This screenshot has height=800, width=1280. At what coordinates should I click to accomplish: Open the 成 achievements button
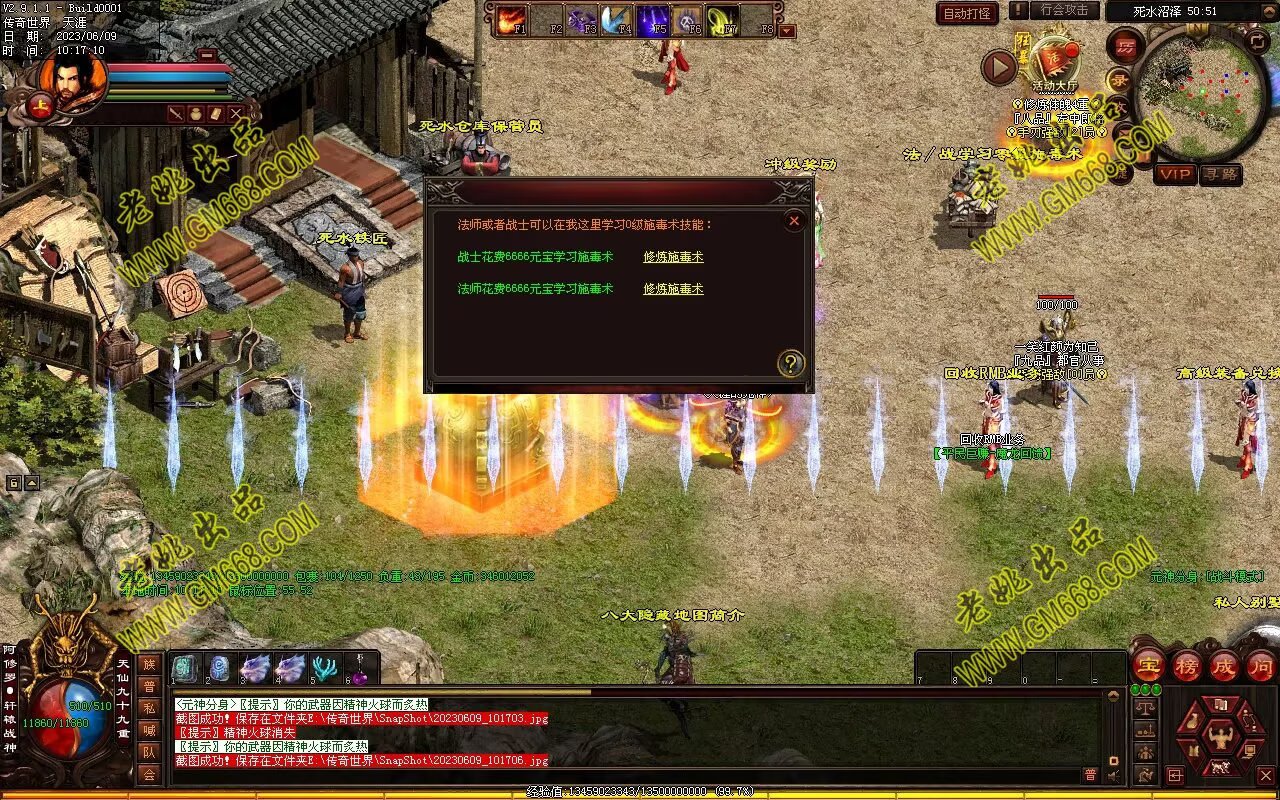pos(1223,665)
